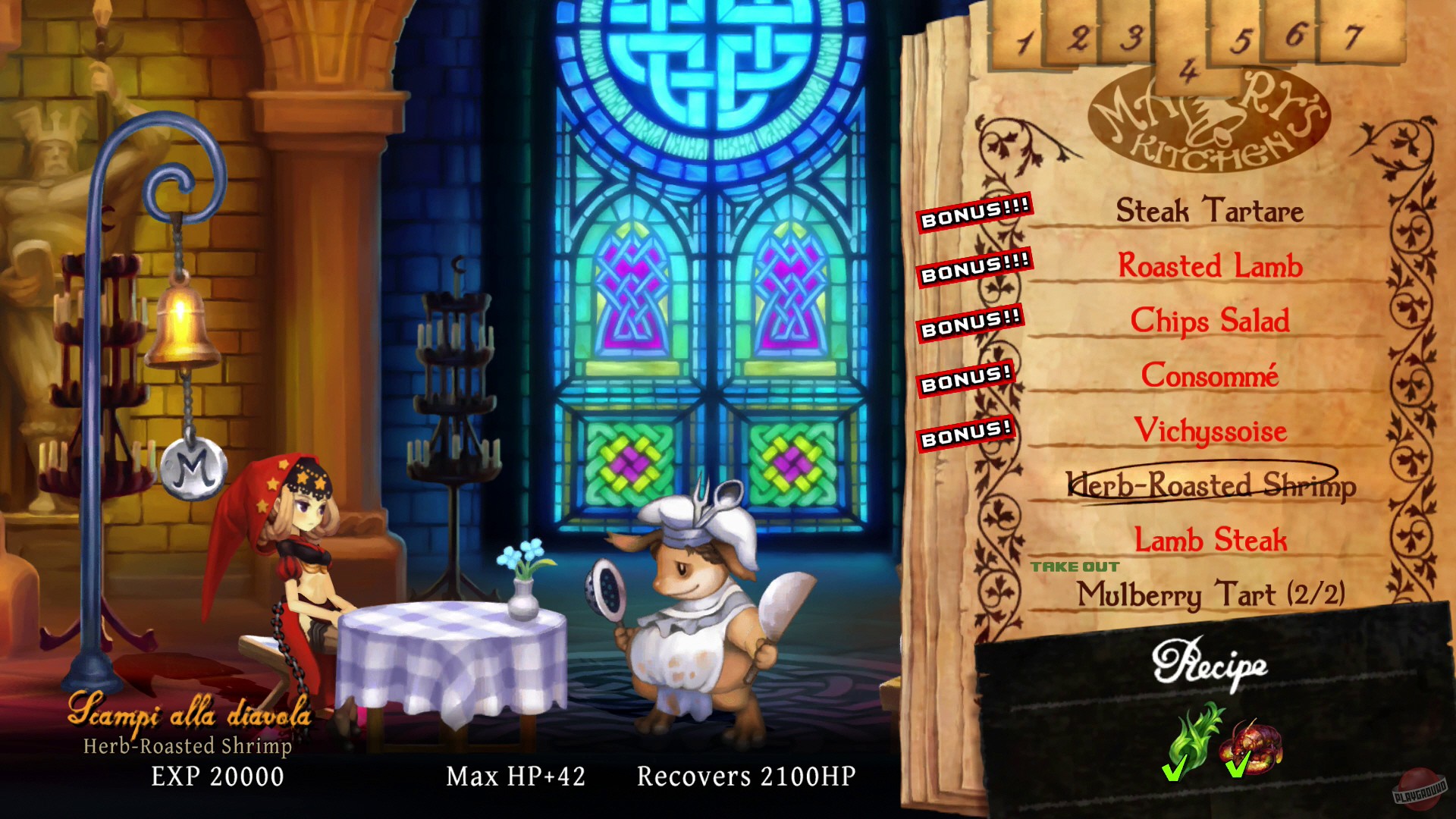The height and width of the screenshot is (819, 1456).
Task: Click the BONUS!!! badge next to Roasted Lamb
Action: click(974, 267)
